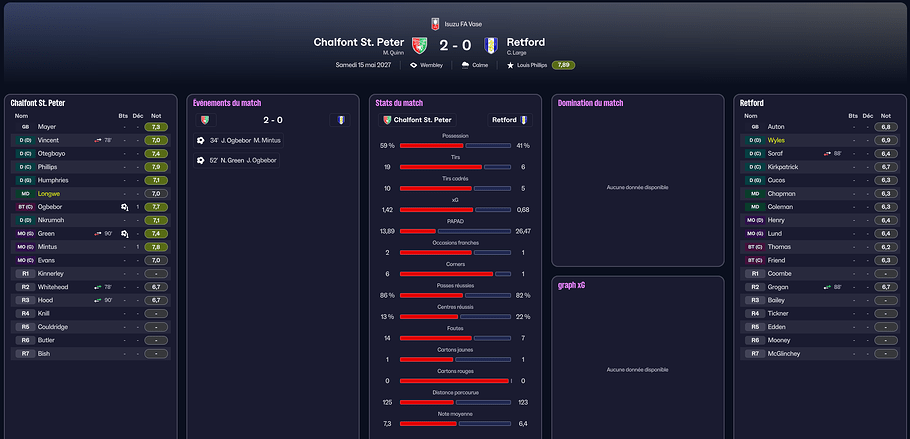Open the Isuzu FA Vase competition link
This screenshot has height=439, width=910.
coord(460,23)
